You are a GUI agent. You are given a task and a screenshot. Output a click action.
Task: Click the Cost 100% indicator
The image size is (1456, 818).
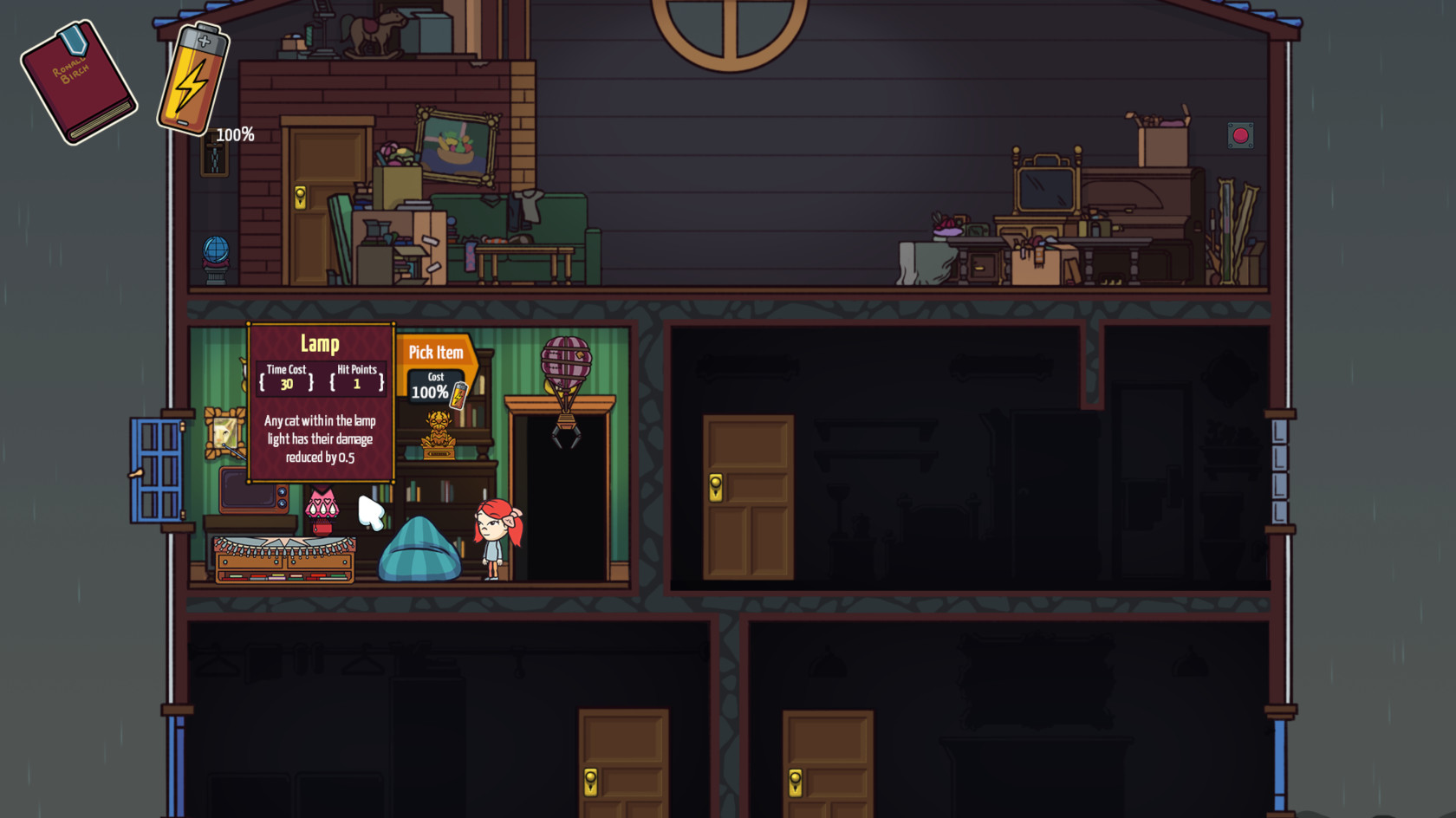[x=432, y=388]
